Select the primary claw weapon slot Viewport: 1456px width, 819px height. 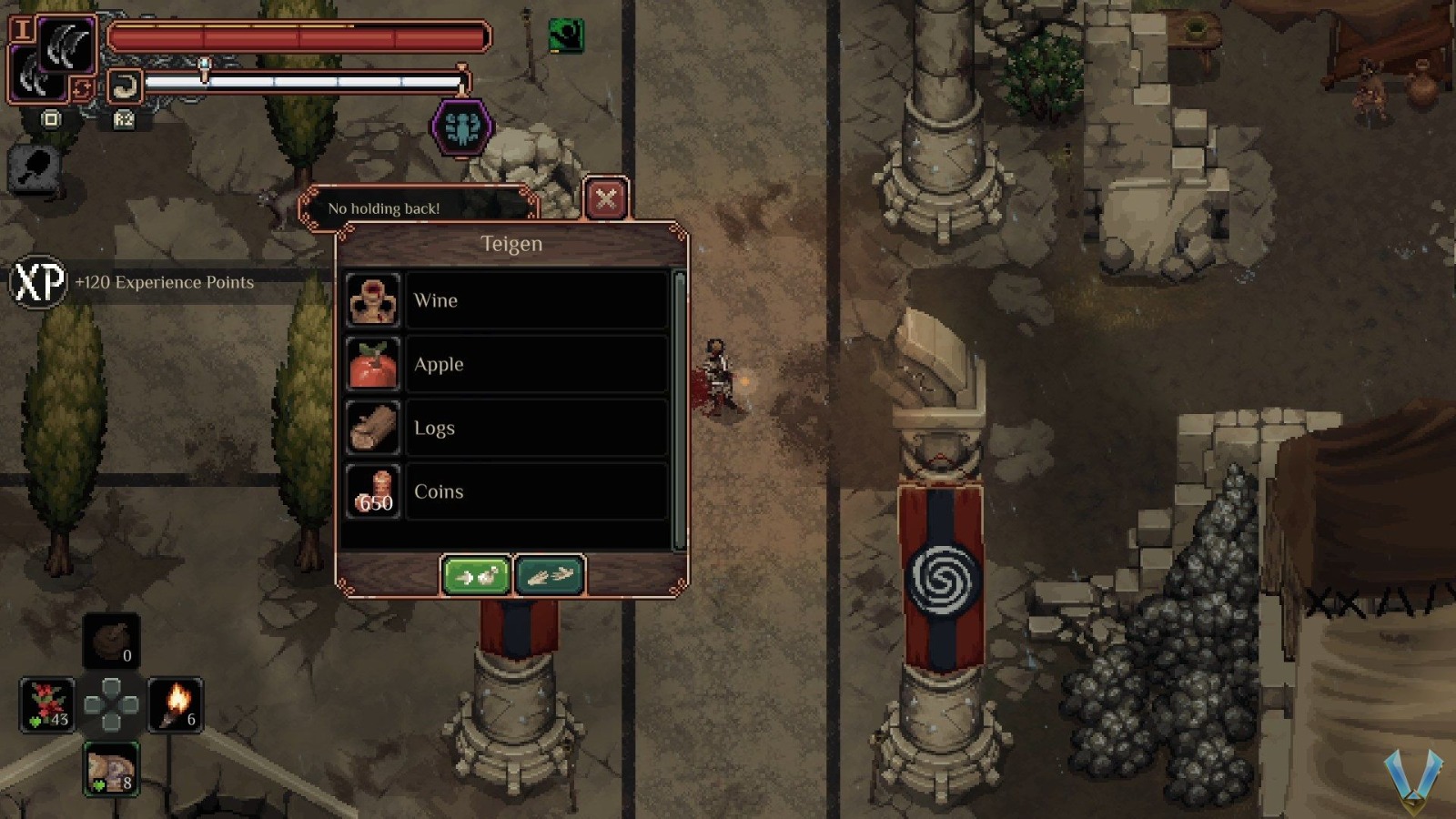pos(66,45)
